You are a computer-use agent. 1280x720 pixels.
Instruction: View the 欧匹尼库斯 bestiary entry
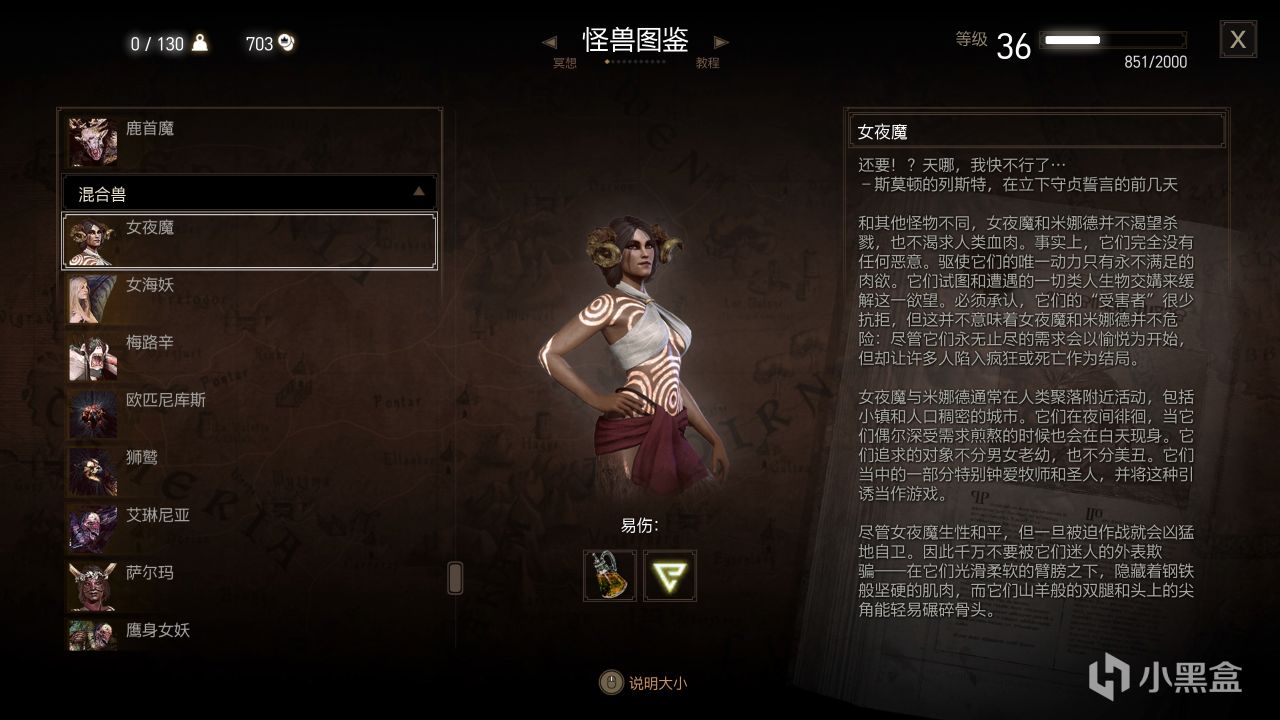click(x=250, y=413)
